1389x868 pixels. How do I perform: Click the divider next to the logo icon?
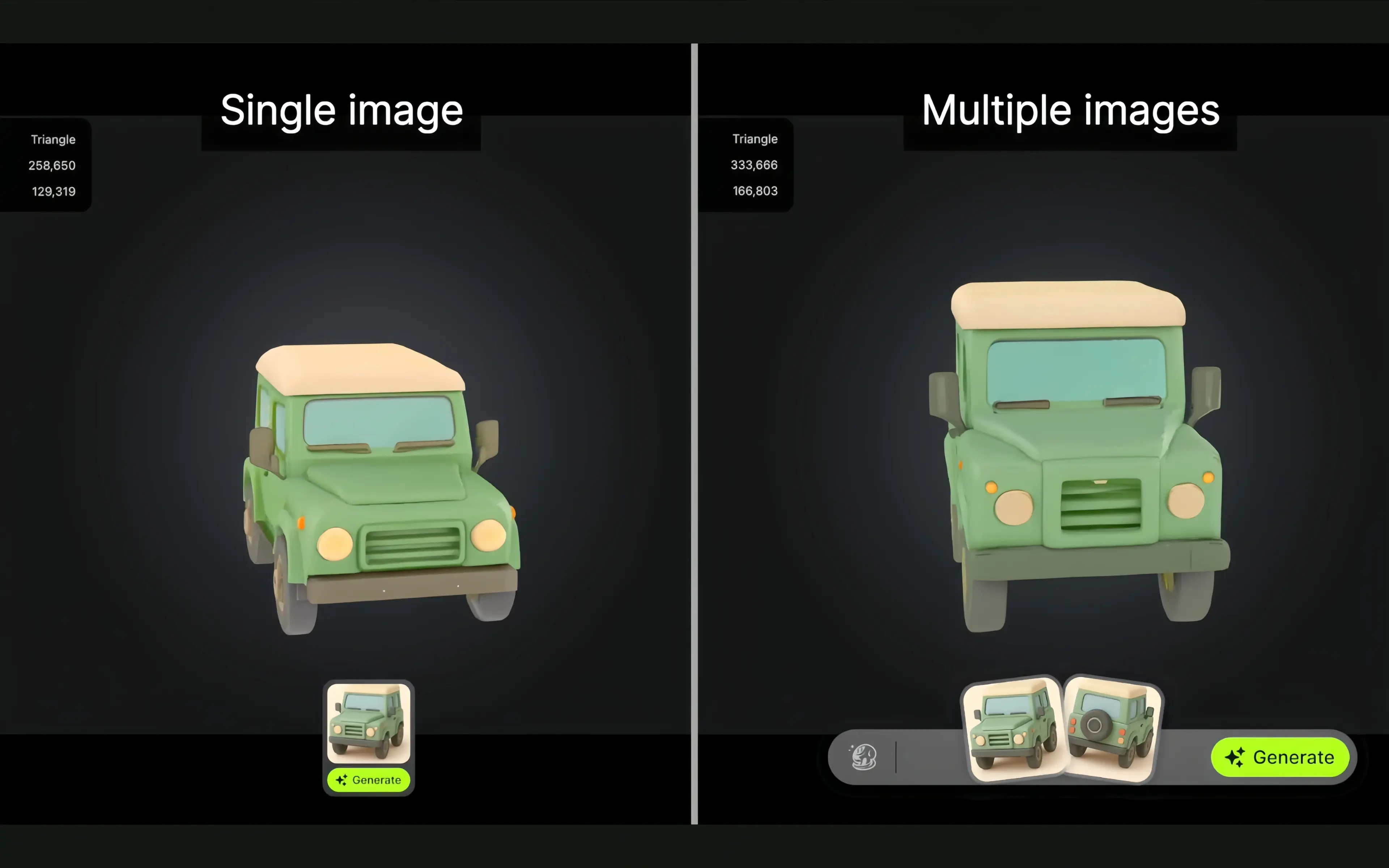(x=895, y=757)
